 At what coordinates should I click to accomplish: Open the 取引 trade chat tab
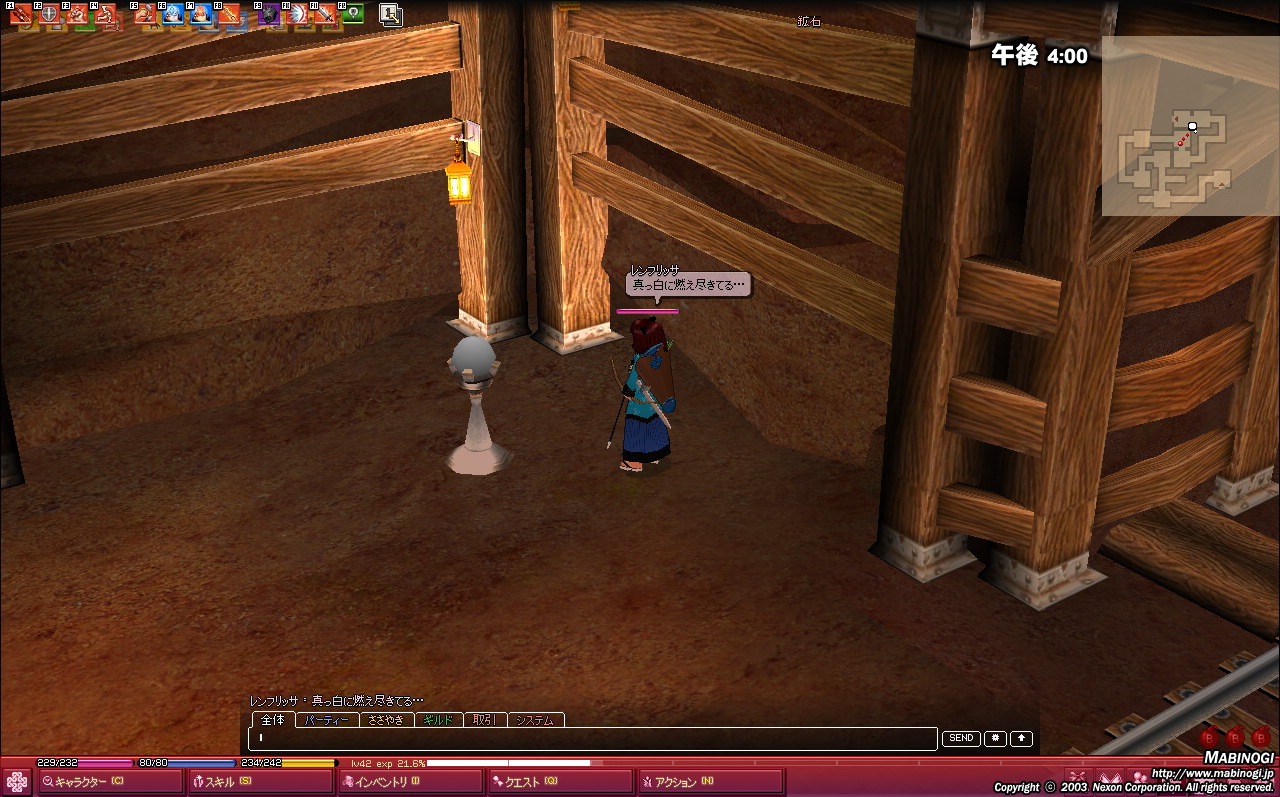pyautogui.click(x=485, y=720)
